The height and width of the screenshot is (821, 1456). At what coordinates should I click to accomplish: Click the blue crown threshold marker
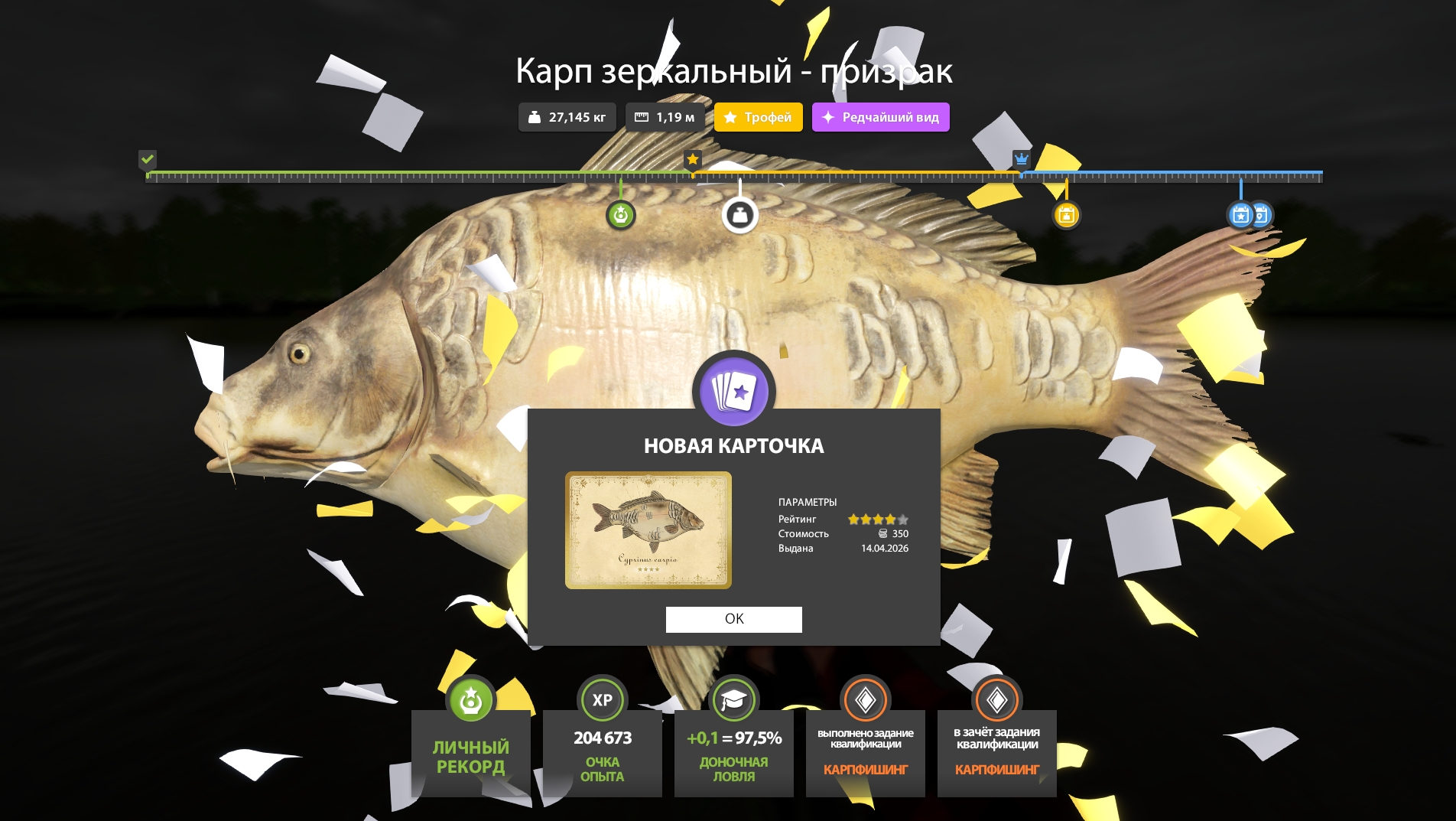pos(1021,159)
